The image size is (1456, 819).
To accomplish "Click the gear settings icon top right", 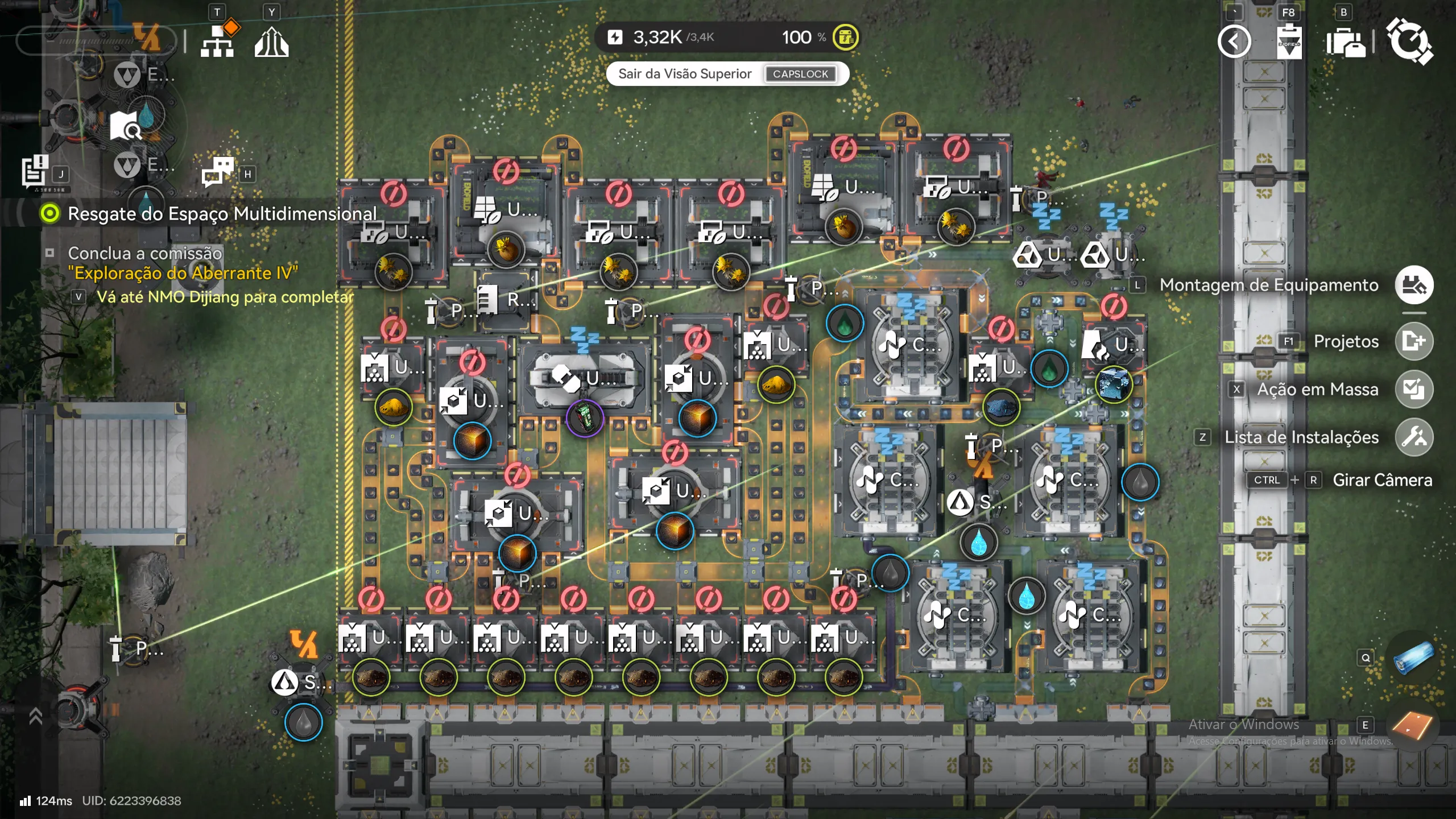I will 1409,42.
